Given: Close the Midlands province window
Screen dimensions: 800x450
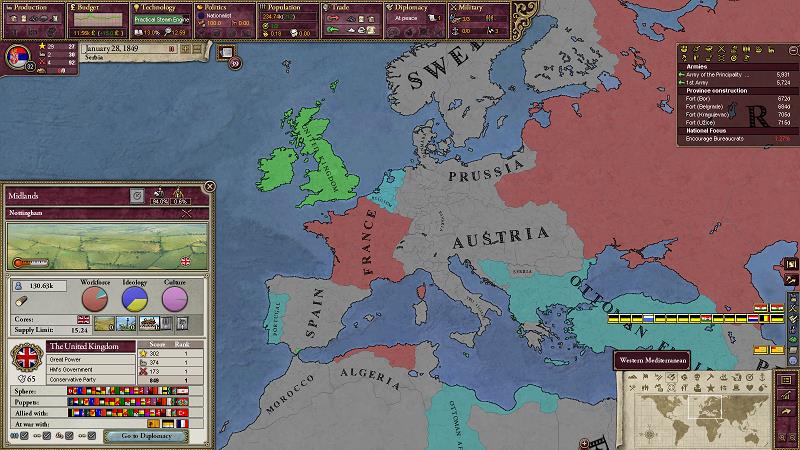Looking at the screenshot, I should tap(209, 186).
